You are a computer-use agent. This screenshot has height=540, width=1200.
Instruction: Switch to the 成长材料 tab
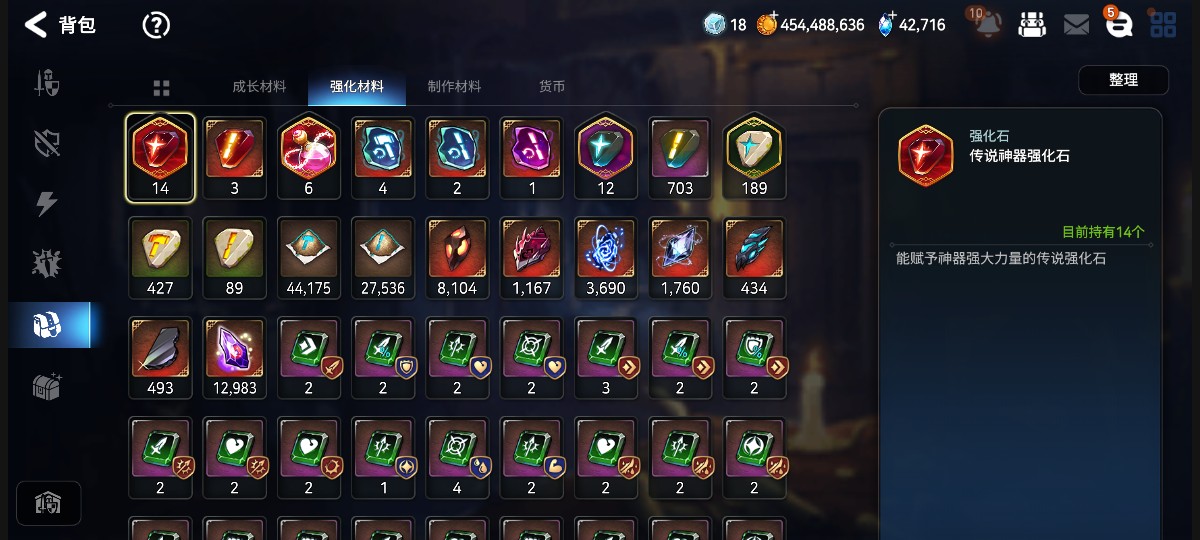tap(259, 86)
